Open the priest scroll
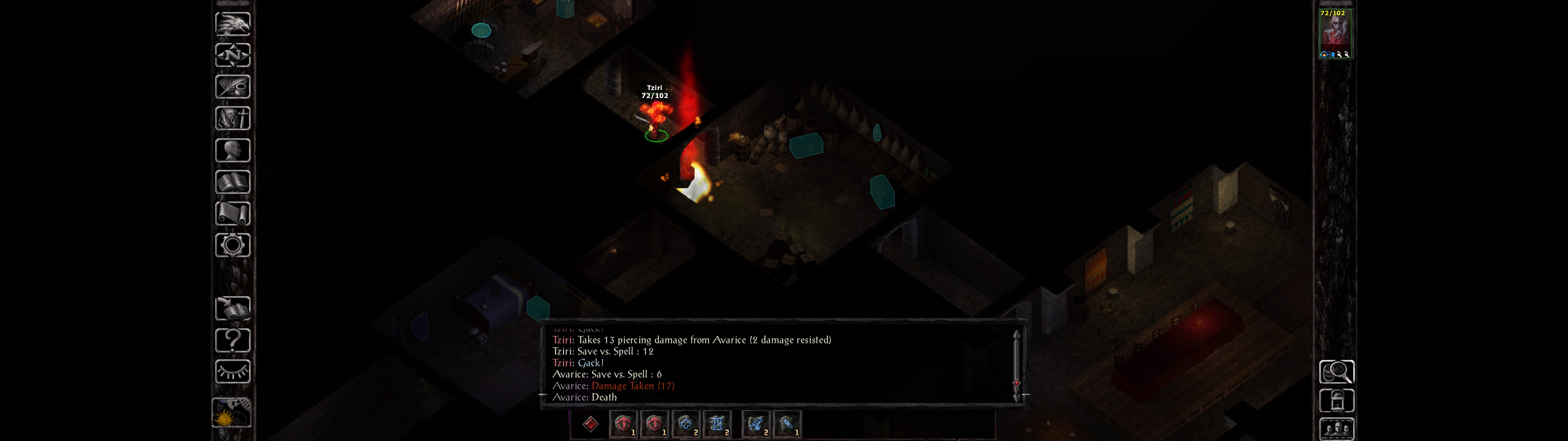The image size is (1568, 441). coord(232,213)
